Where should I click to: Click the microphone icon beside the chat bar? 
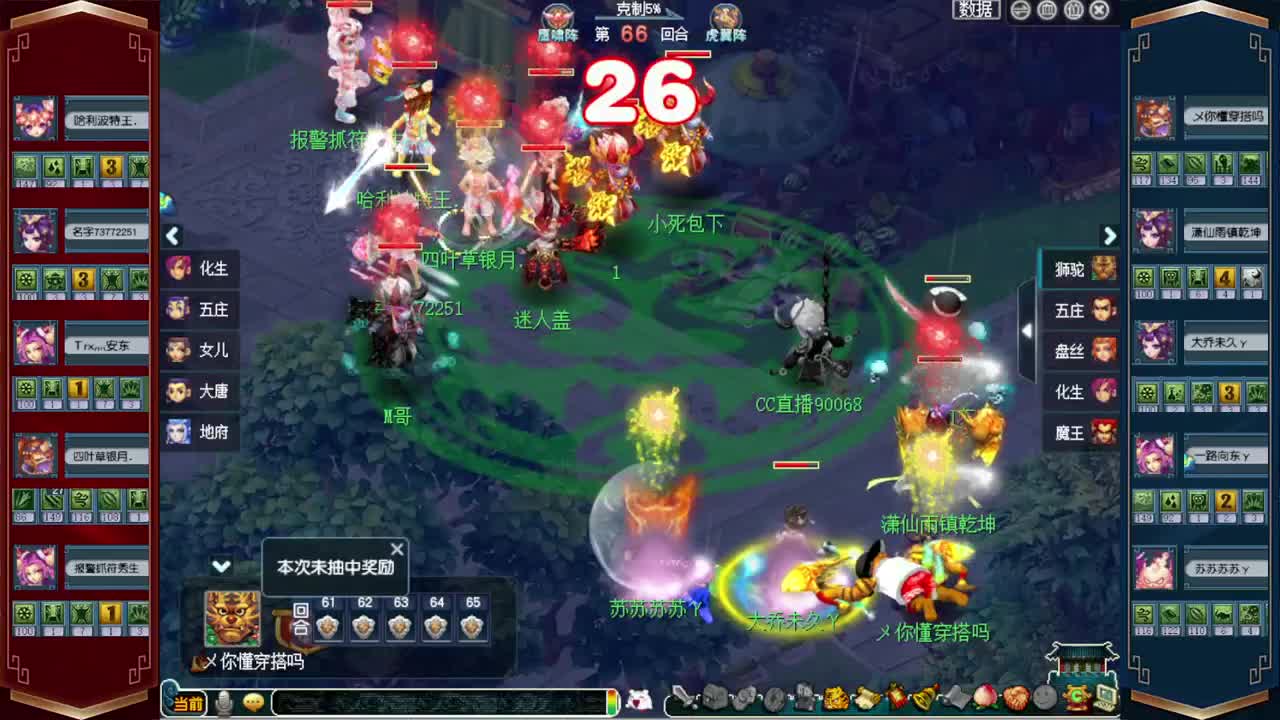coord(222,702)
